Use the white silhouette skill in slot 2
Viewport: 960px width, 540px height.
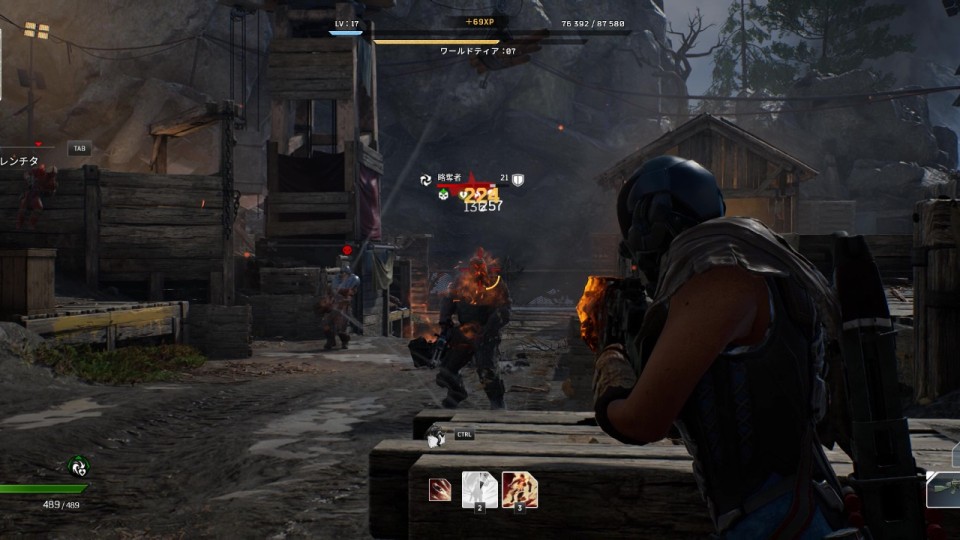point(479,489)
